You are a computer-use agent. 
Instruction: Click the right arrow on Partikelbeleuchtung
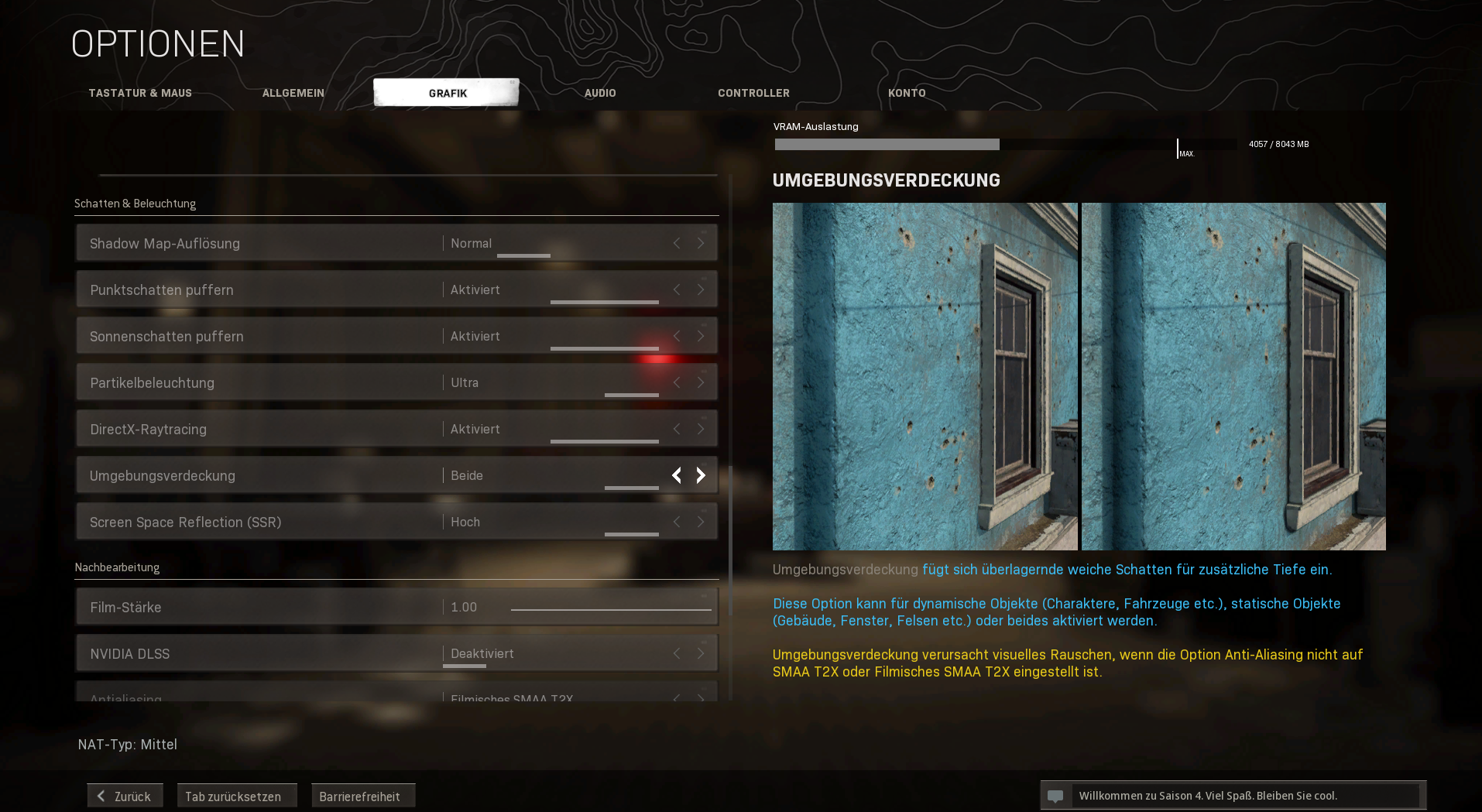click(x=701, y=382)
